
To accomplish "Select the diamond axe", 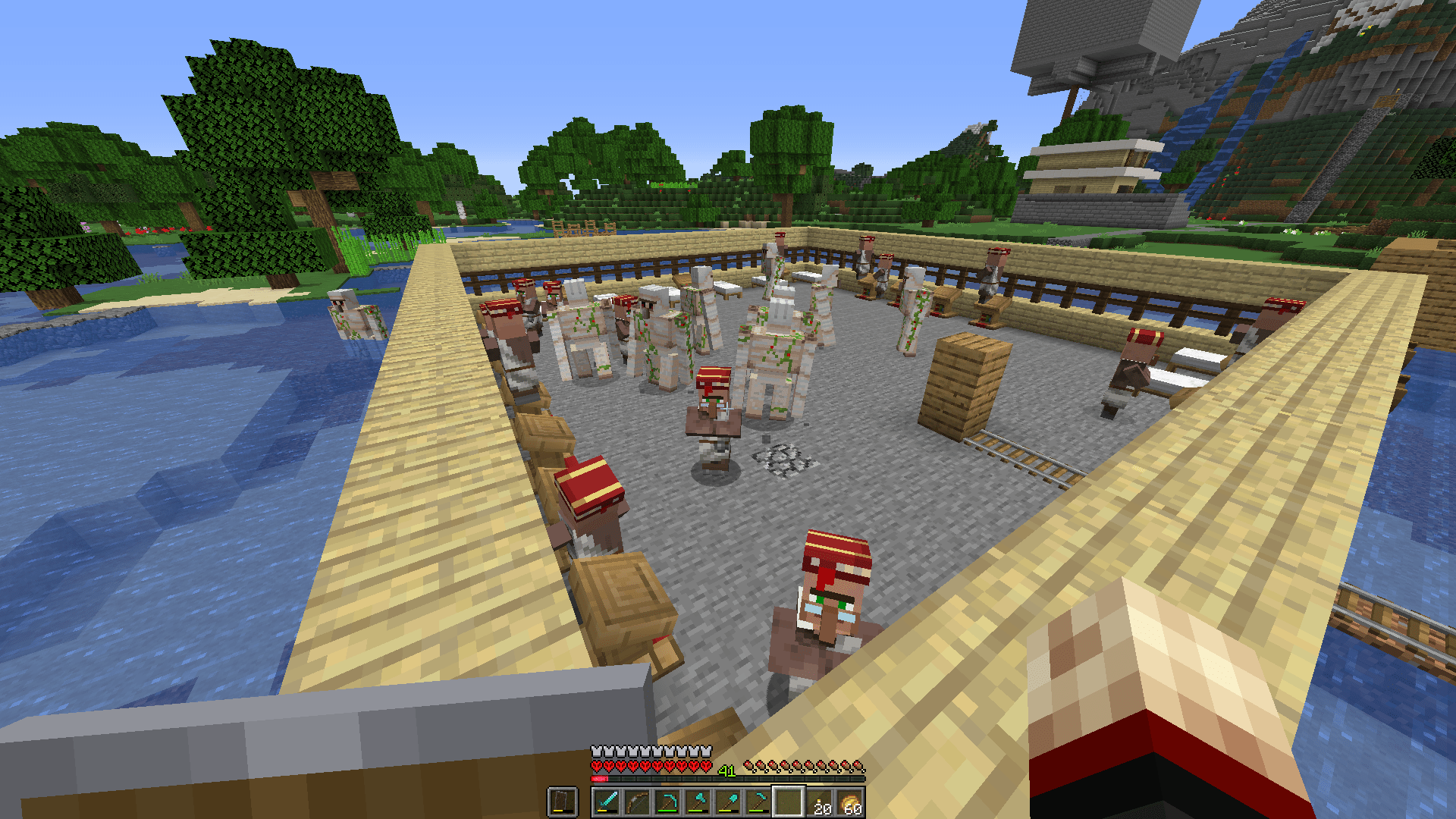I will tap(698, 800).
